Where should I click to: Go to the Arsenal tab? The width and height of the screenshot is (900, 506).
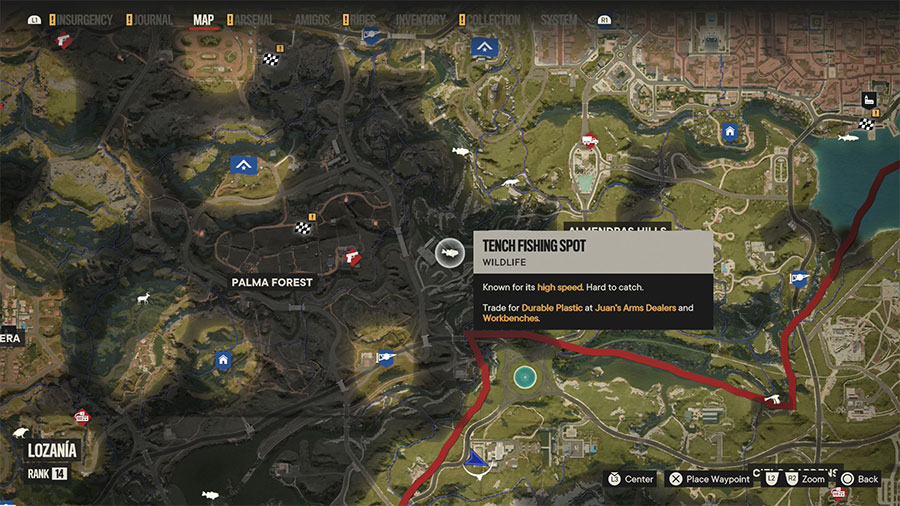click(254, 19)
